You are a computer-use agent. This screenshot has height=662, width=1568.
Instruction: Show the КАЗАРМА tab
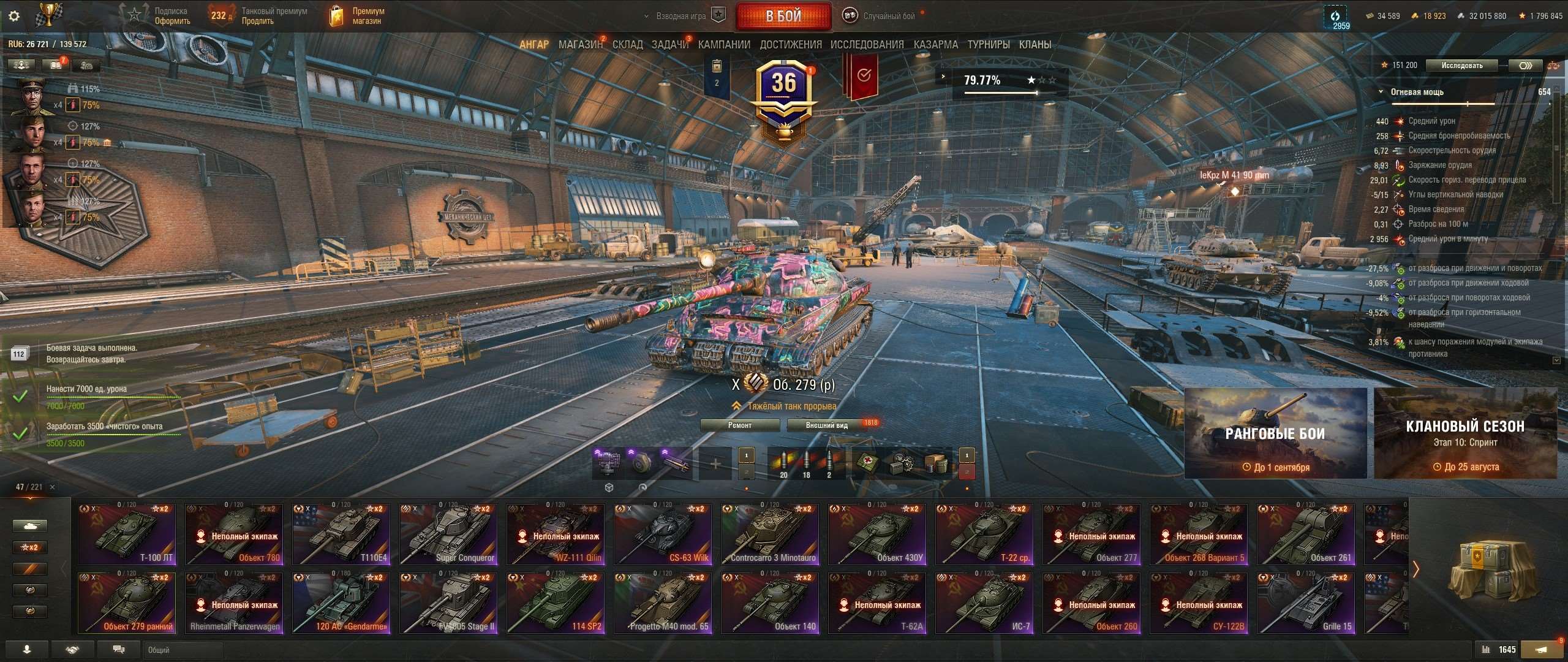(x=935, y=45)
